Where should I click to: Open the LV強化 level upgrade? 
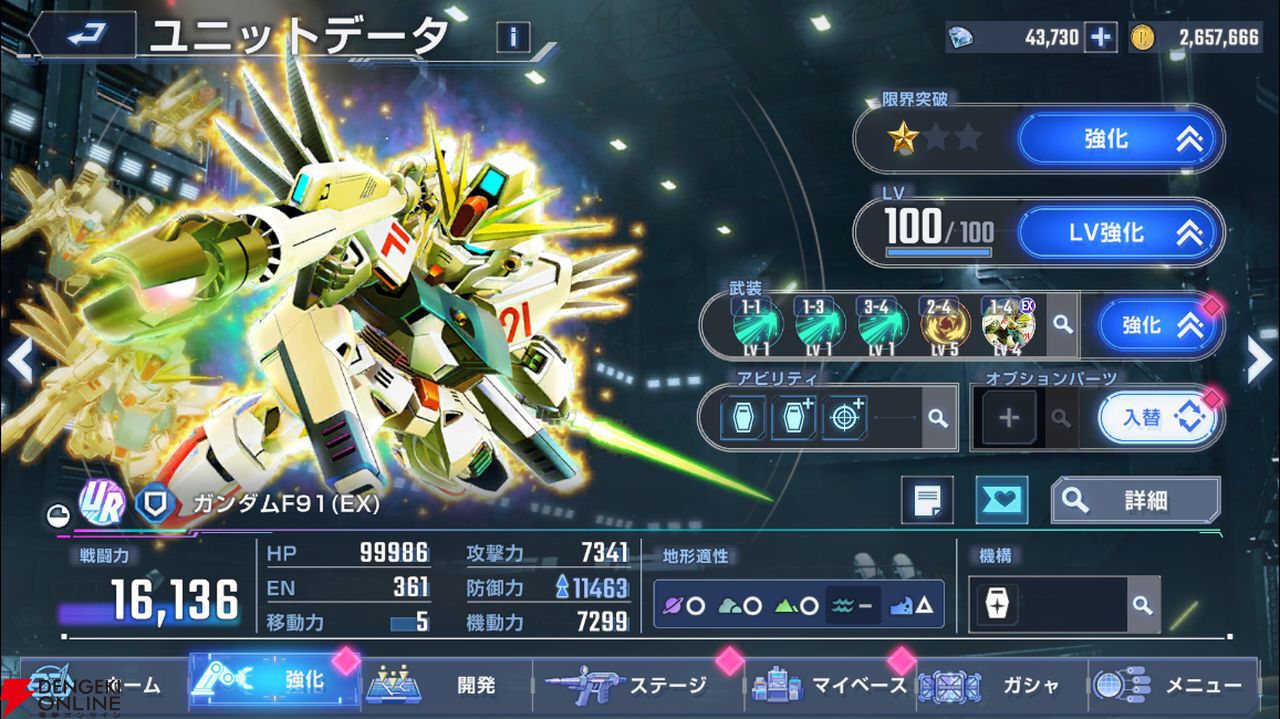point(1120,233)
